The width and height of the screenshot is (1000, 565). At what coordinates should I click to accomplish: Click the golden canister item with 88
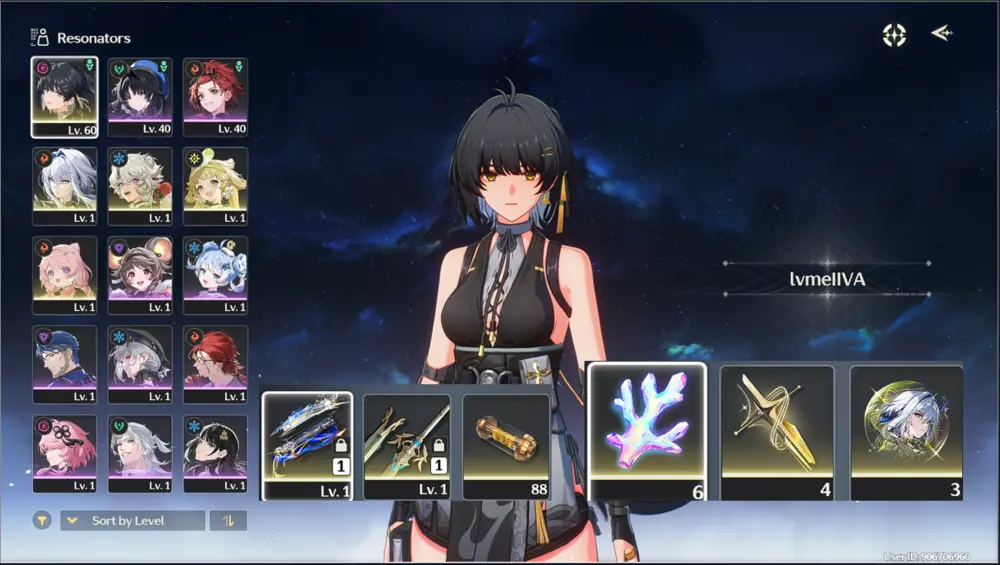(x=506, y=444)
